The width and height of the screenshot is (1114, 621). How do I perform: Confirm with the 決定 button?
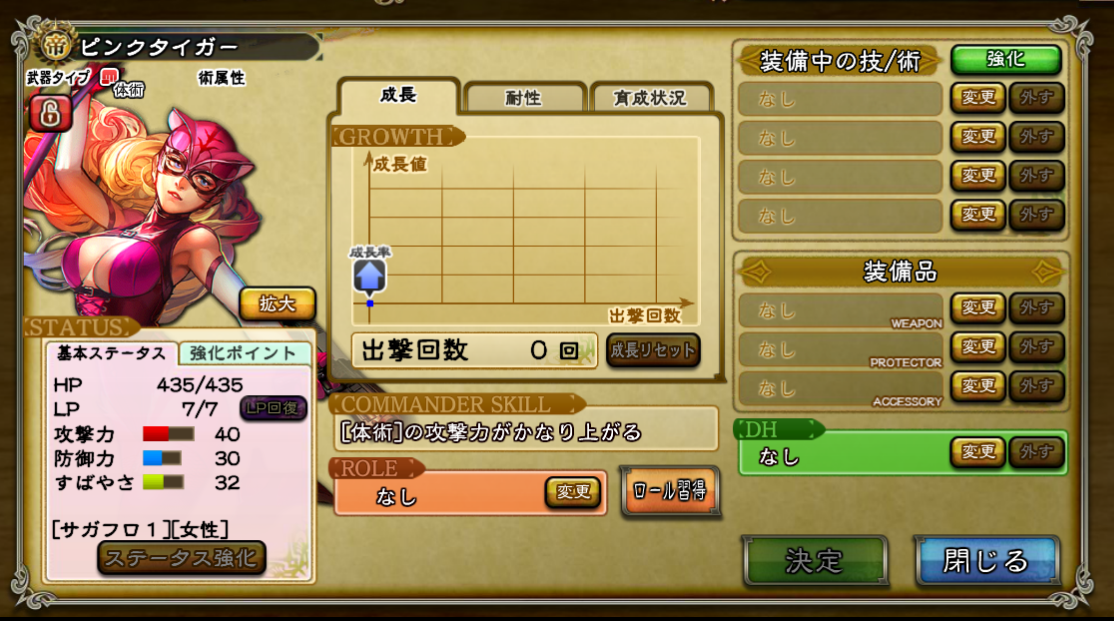pos(815,560)
